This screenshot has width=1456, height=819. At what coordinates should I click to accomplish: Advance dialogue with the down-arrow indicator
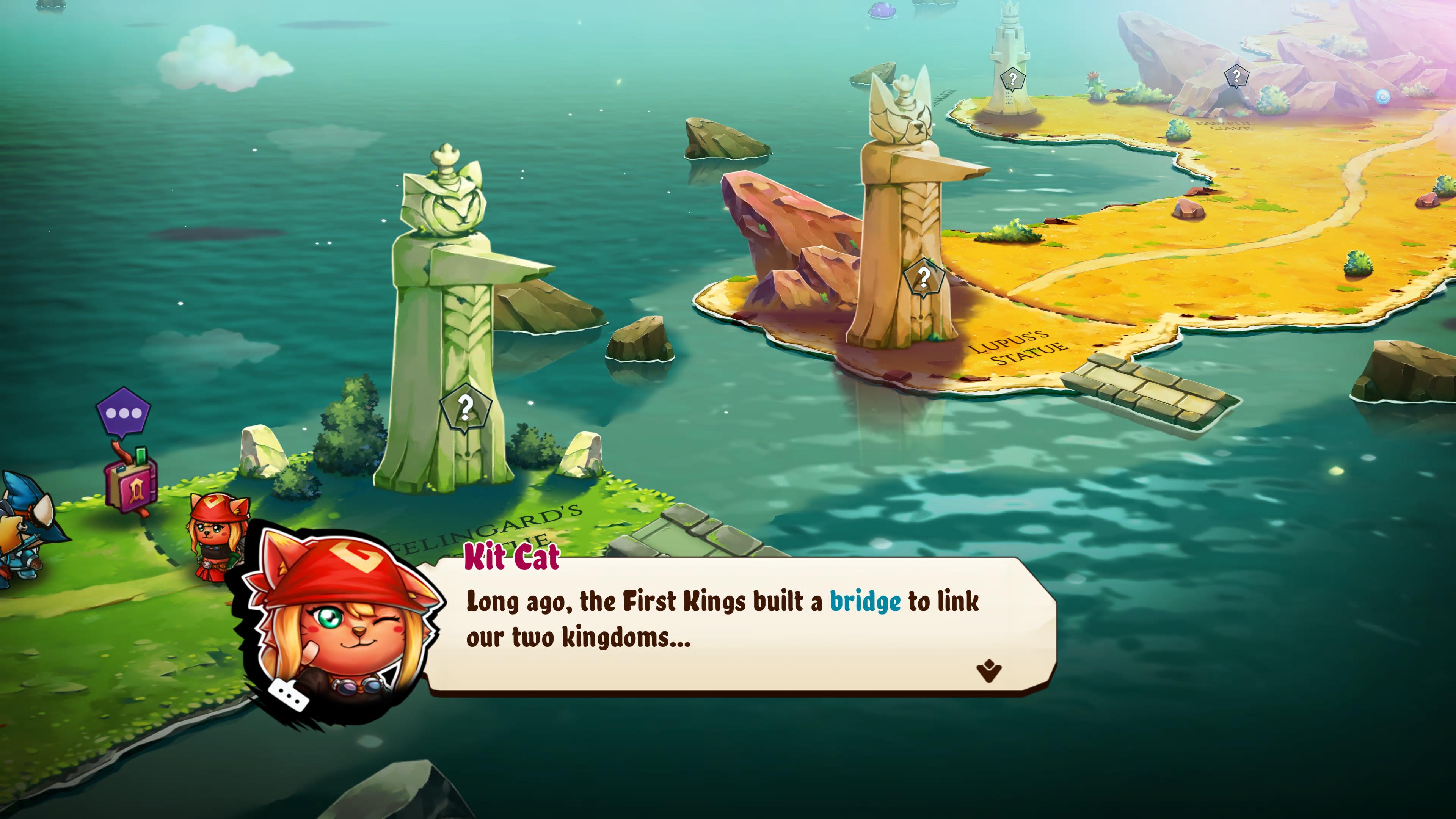[988, 671]
